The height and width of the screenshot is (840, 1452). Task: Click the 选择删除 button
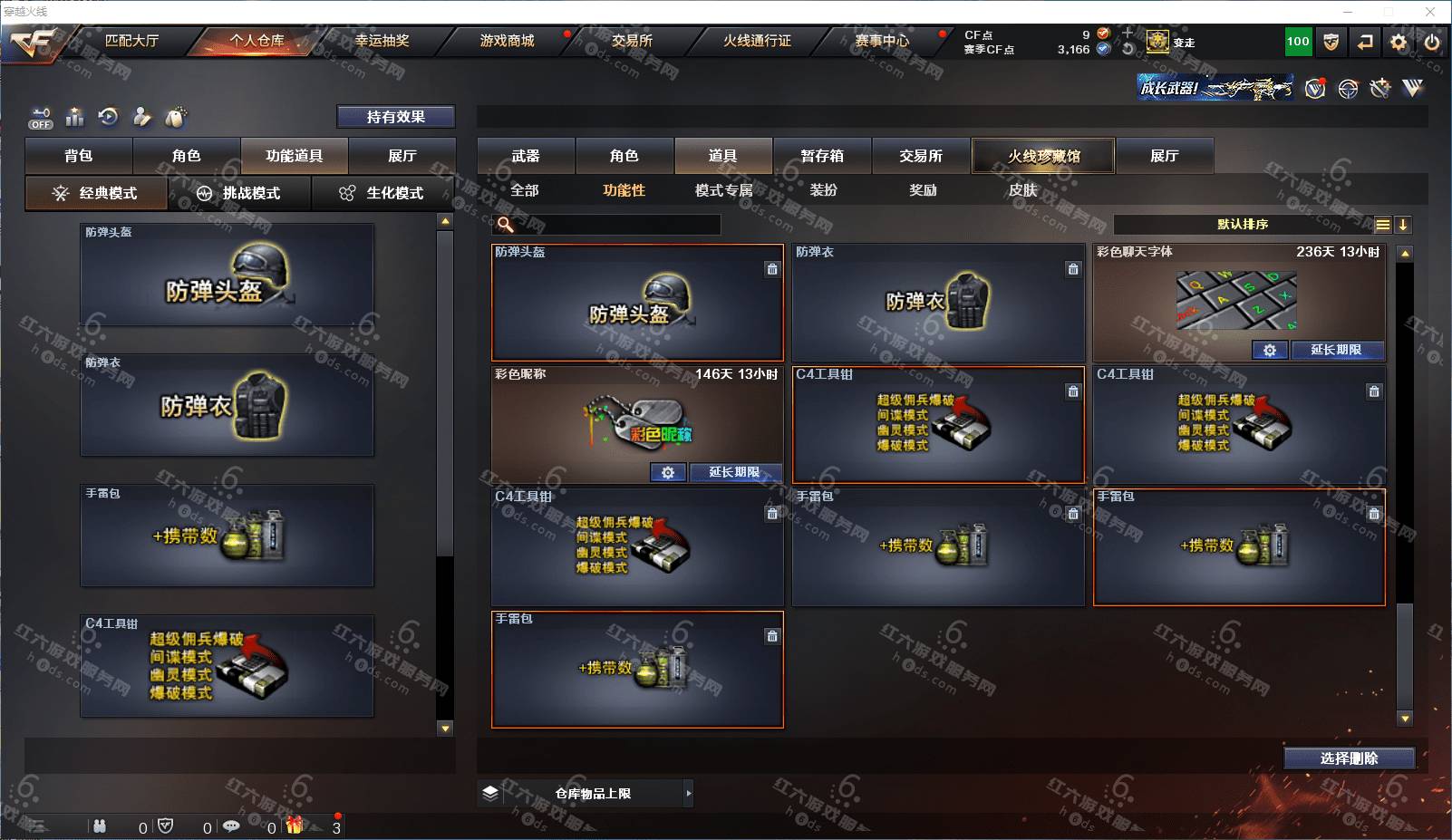click(1349, 758)
